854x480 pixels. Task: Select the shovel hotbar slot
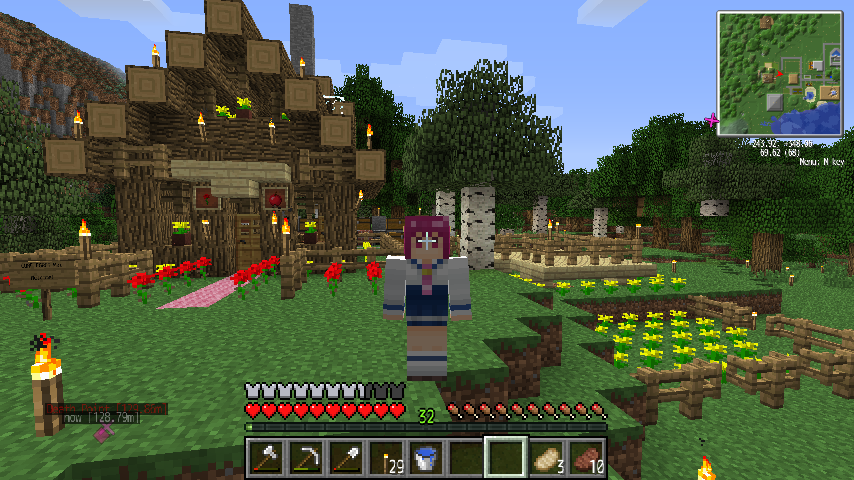344,458
